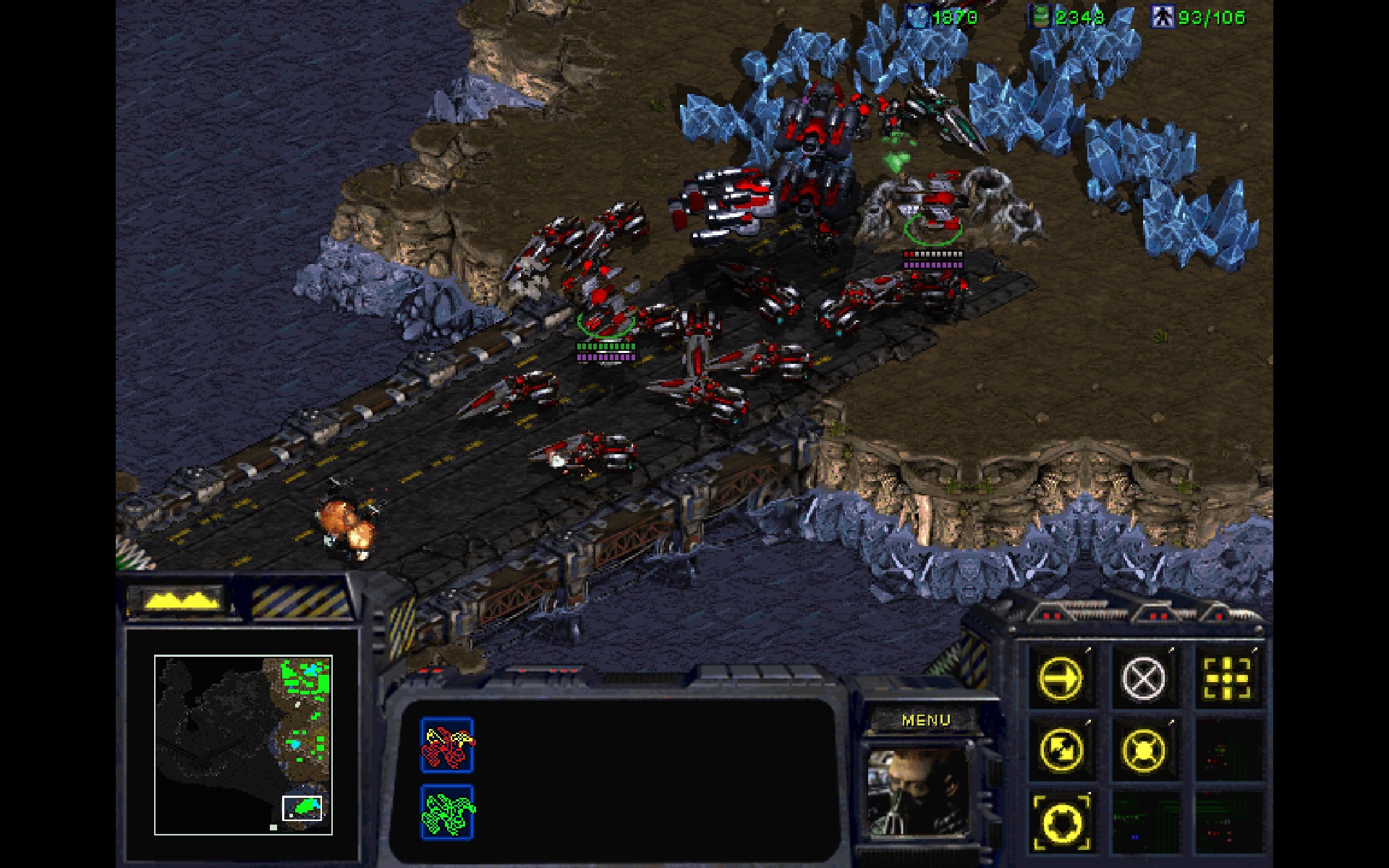
Task: Click the yellow terrain height indicator above minimap
Action: (181, 599)
